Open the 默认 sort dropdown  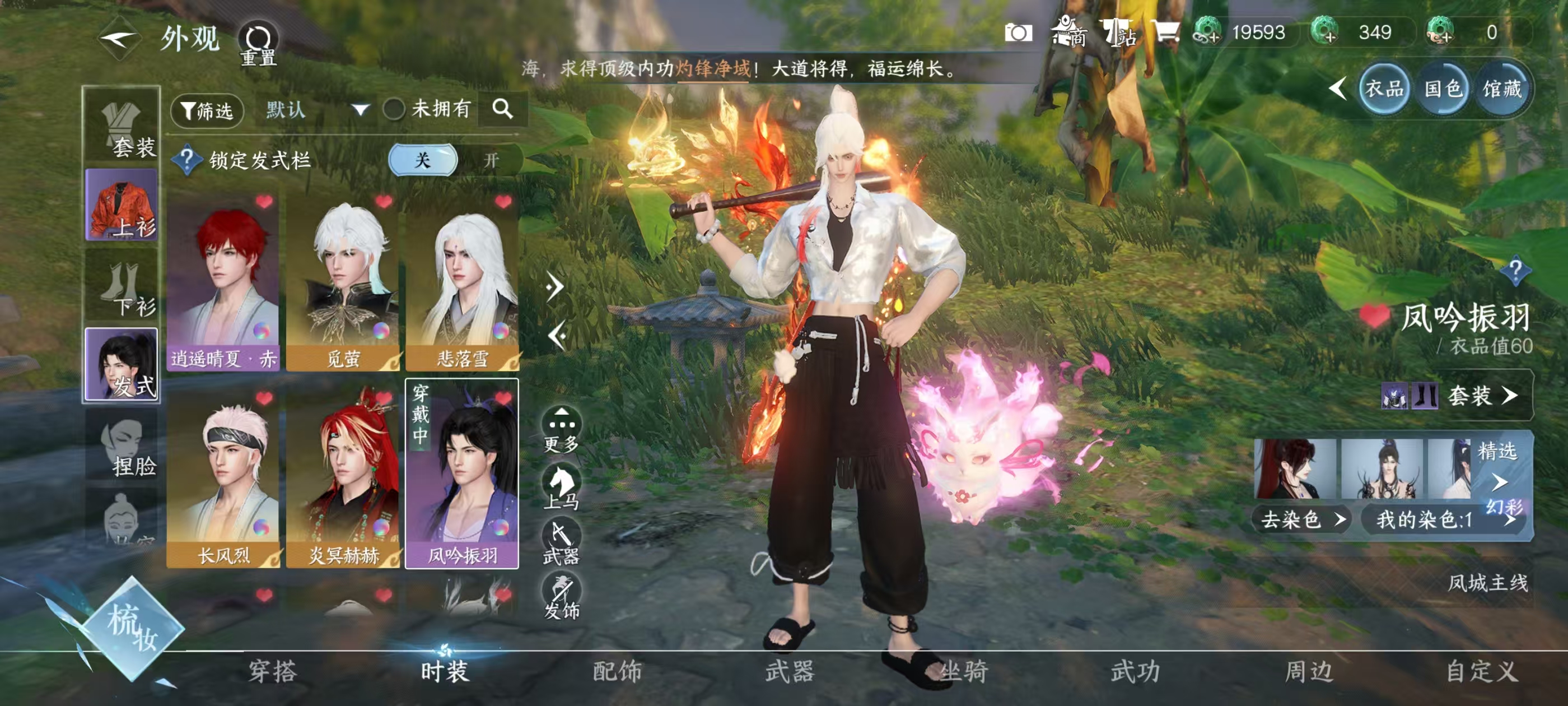click(316, 110)
